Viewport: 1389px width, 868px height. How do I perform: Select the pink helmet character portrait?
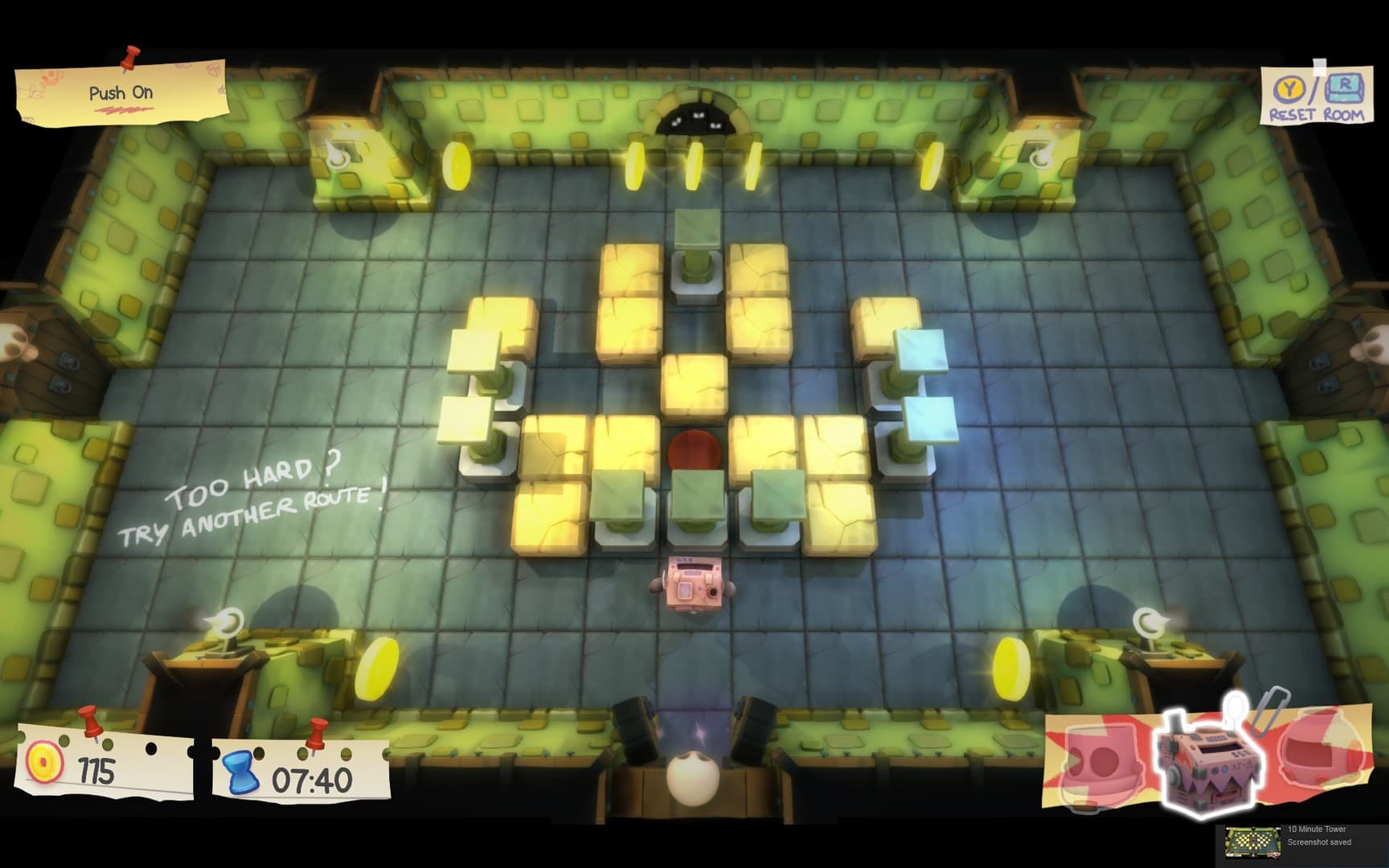coord(1101,759)
